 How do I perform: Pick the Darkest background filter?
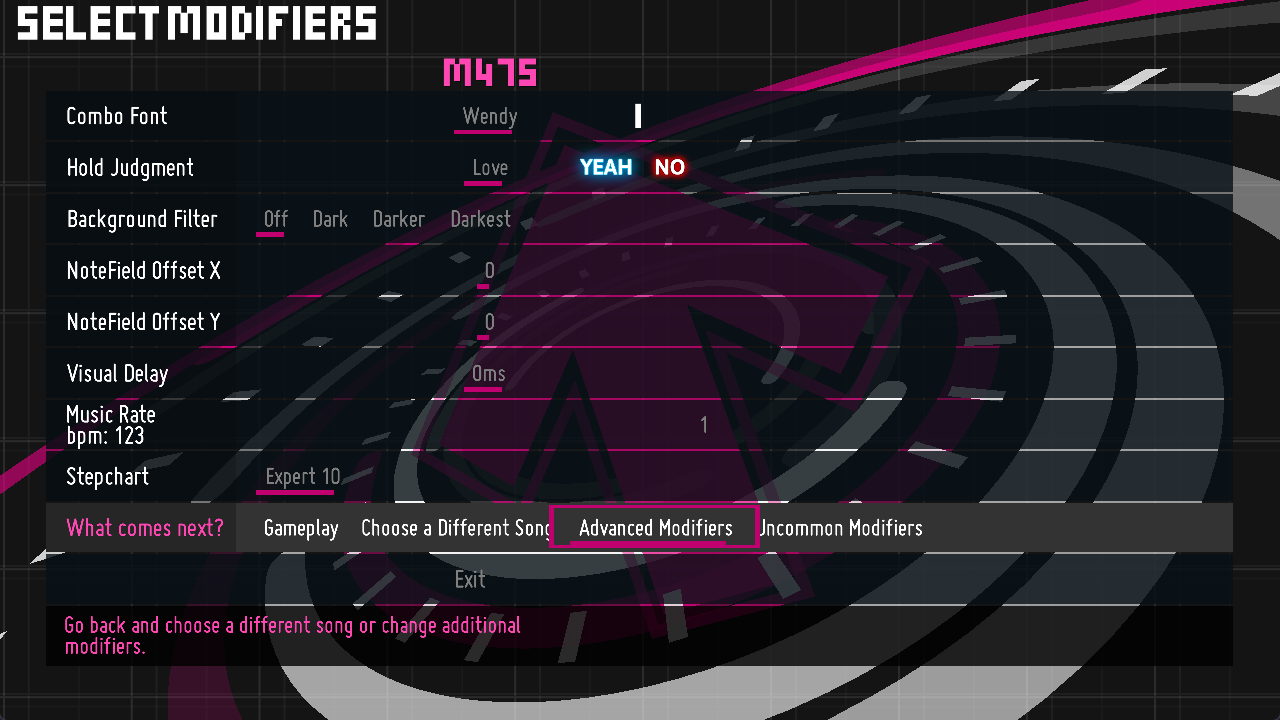pos(480,219)
